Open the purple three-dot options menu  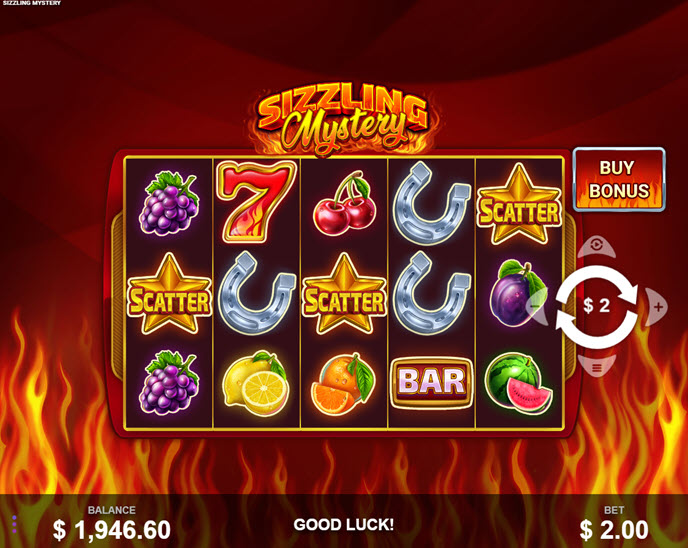(14, 525)
